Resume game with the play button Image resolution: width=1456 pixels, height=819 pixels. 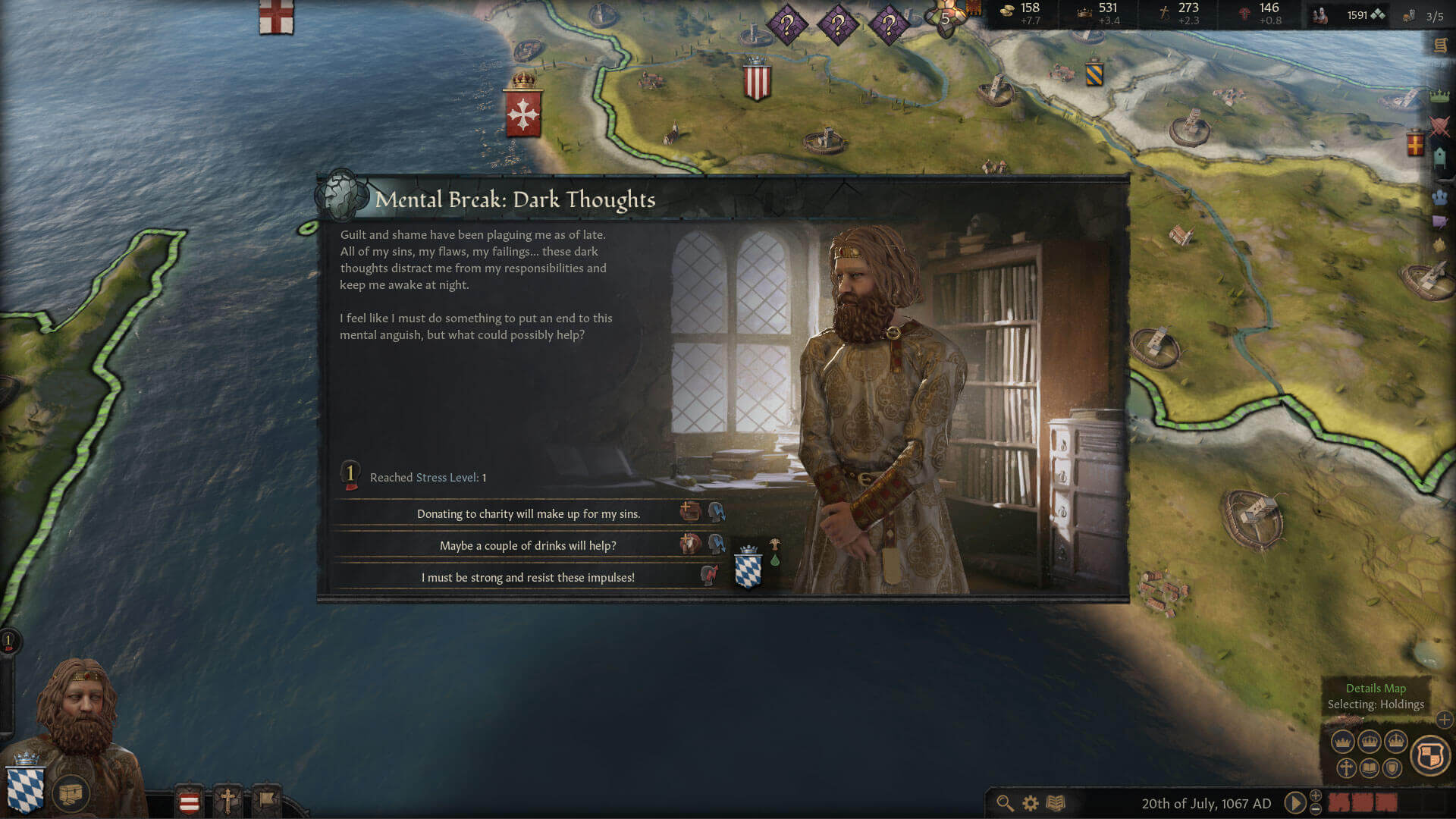pyautogui.click(x=1294, y=802)
